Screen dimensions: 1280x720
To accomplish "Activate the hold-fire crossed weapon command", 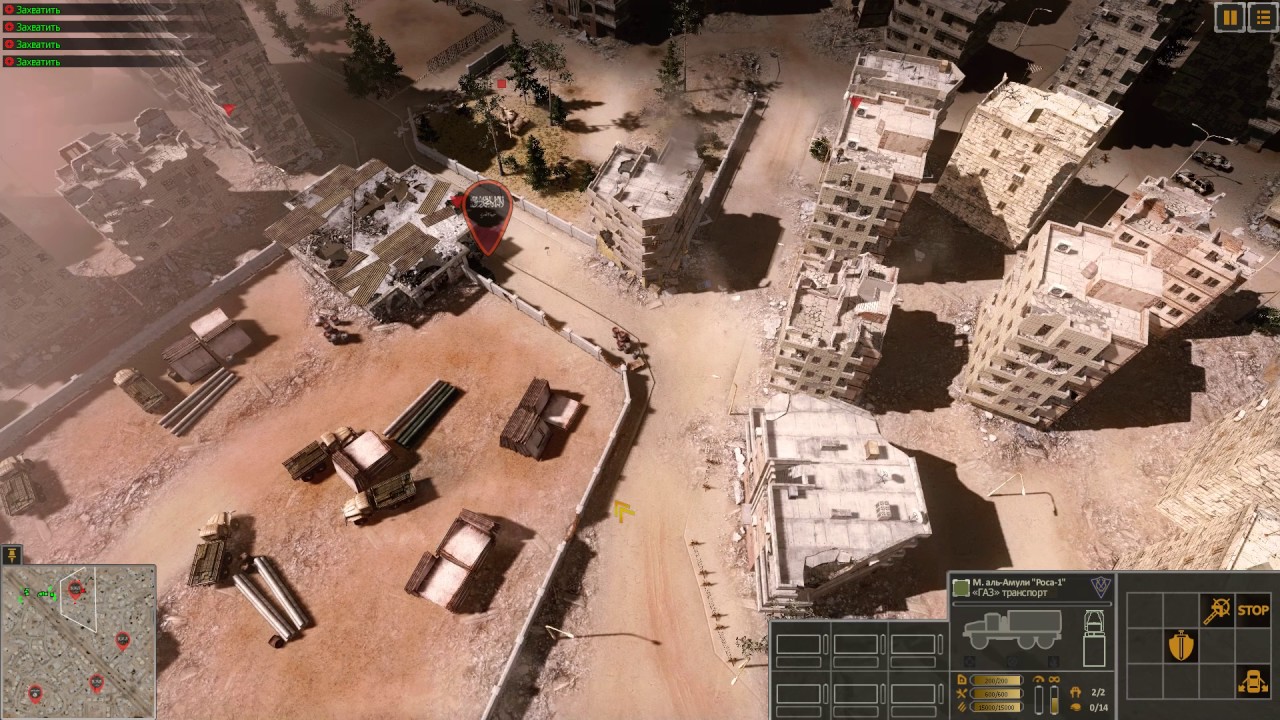I will point(1216,610).
